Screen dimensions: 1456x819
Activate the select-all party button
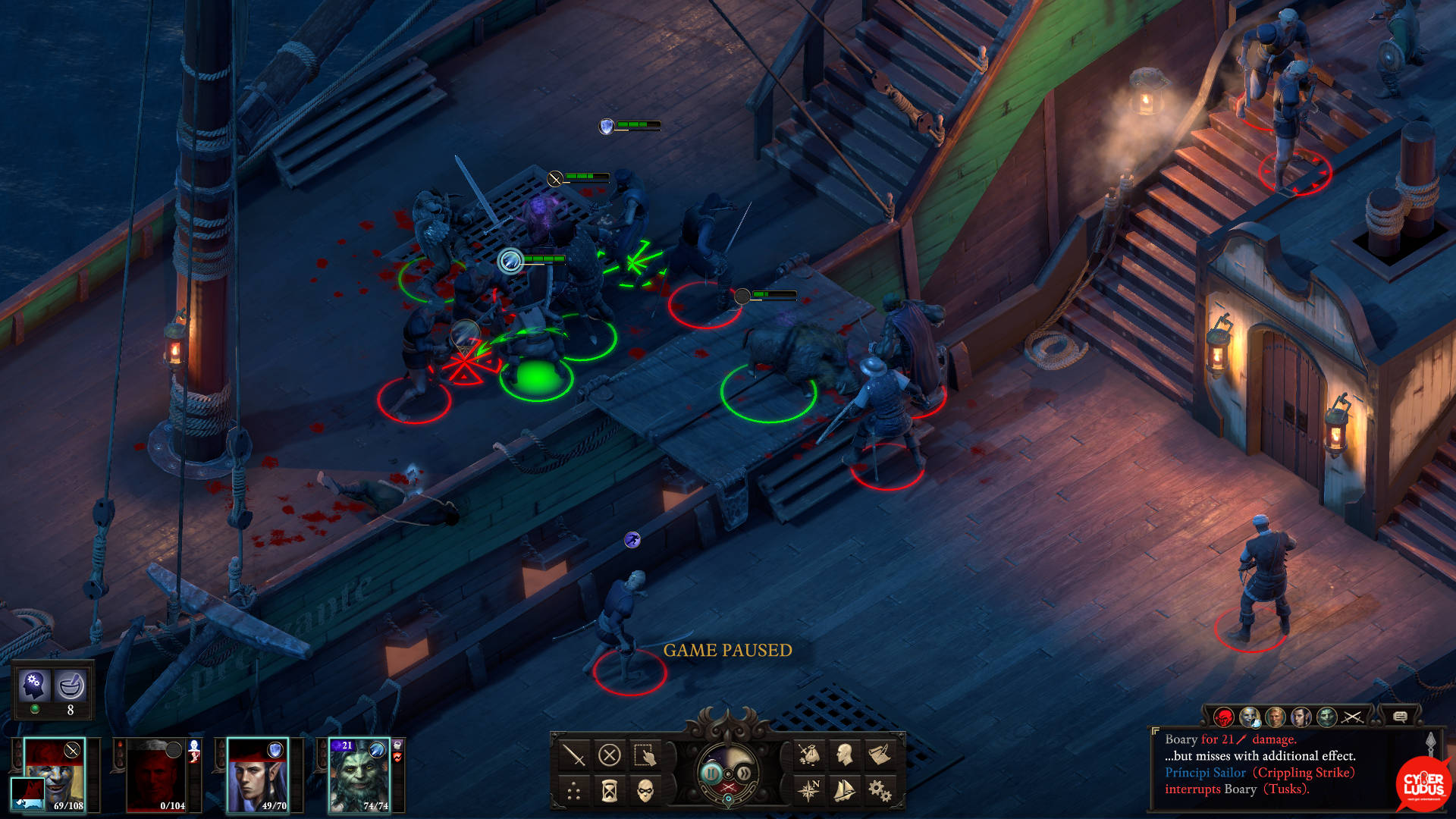click(x=645, y=755)
